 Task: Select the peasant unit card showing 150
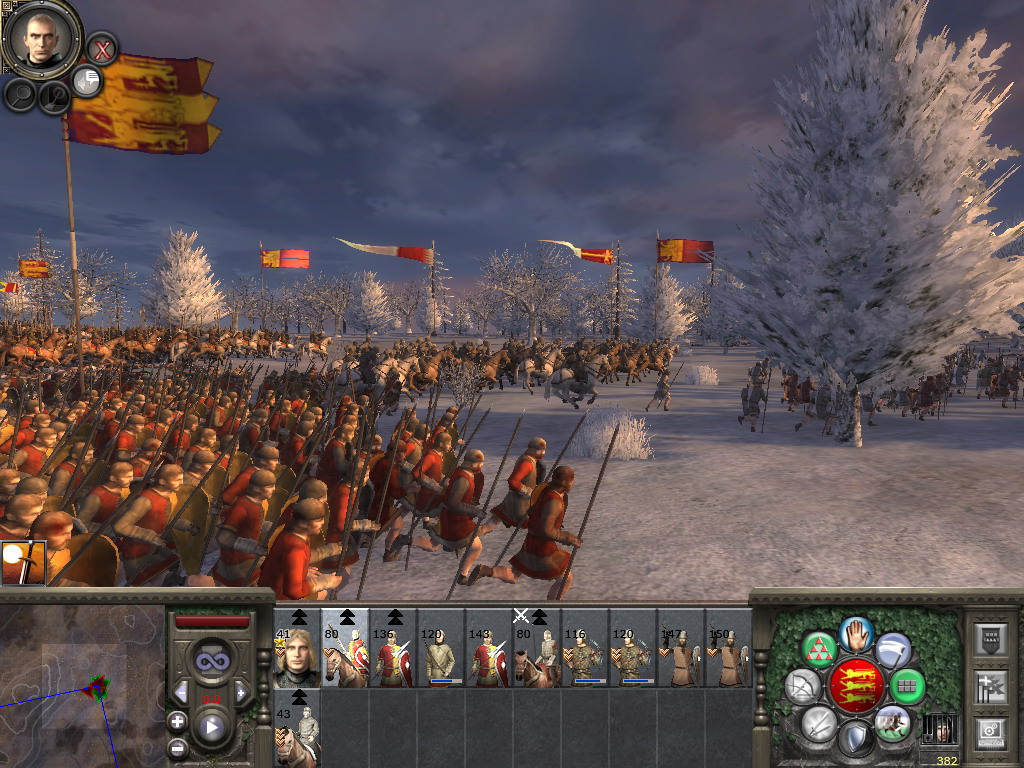pos(729,650)
